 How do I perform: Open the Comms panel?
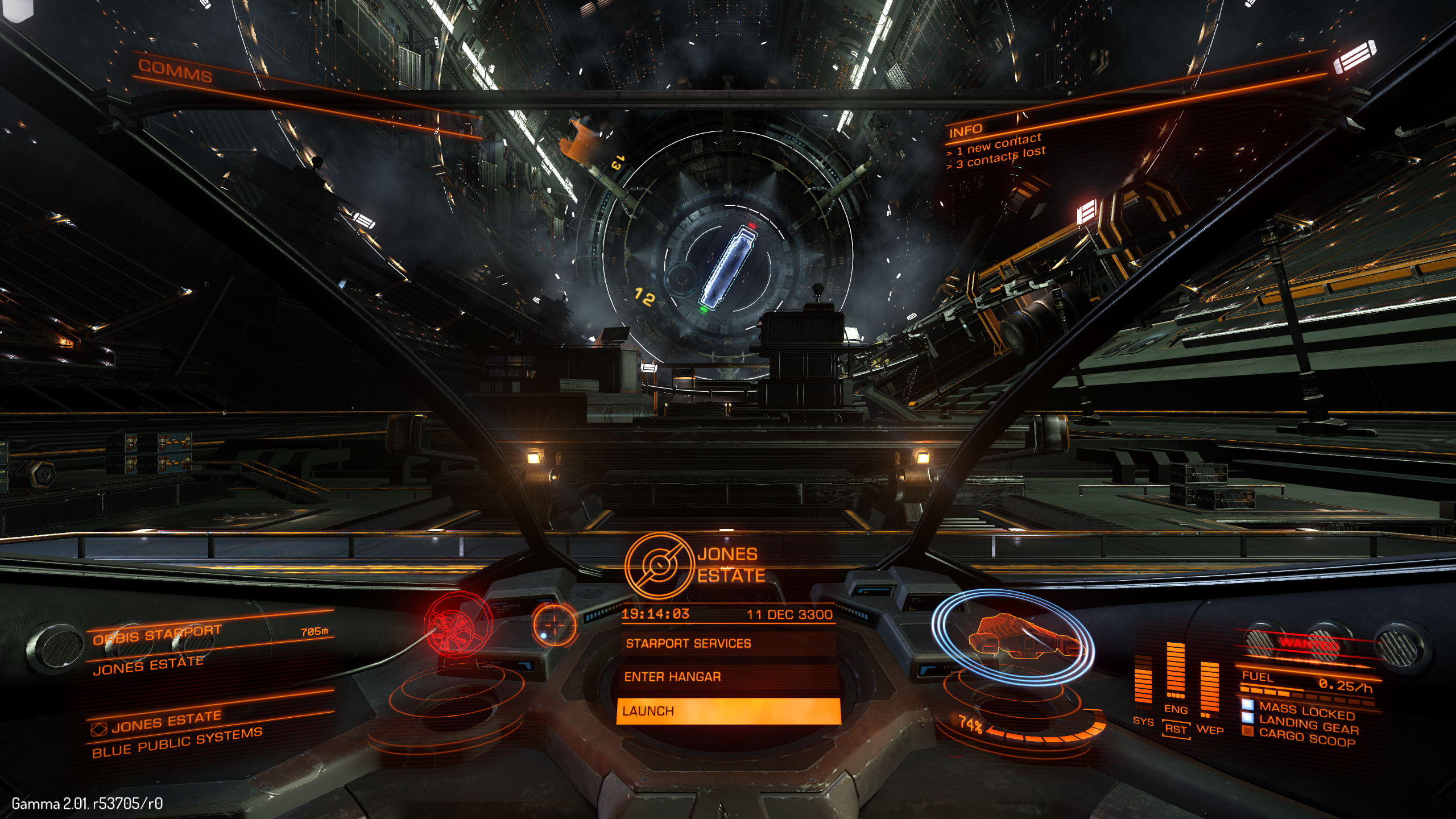click(175, 71)
